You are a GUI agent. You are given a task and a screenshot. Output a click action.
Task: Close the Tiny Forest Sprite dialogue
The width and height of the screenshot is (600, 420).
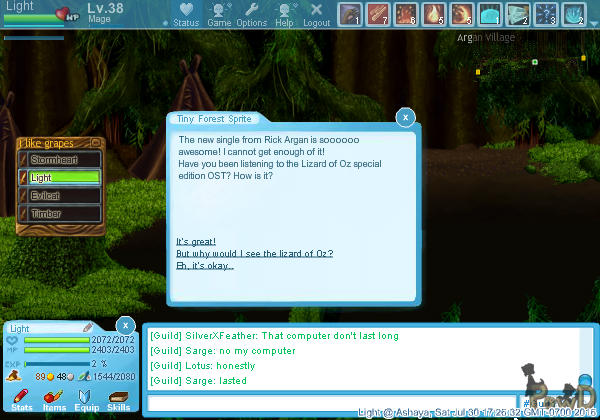[x=405, y=117]
